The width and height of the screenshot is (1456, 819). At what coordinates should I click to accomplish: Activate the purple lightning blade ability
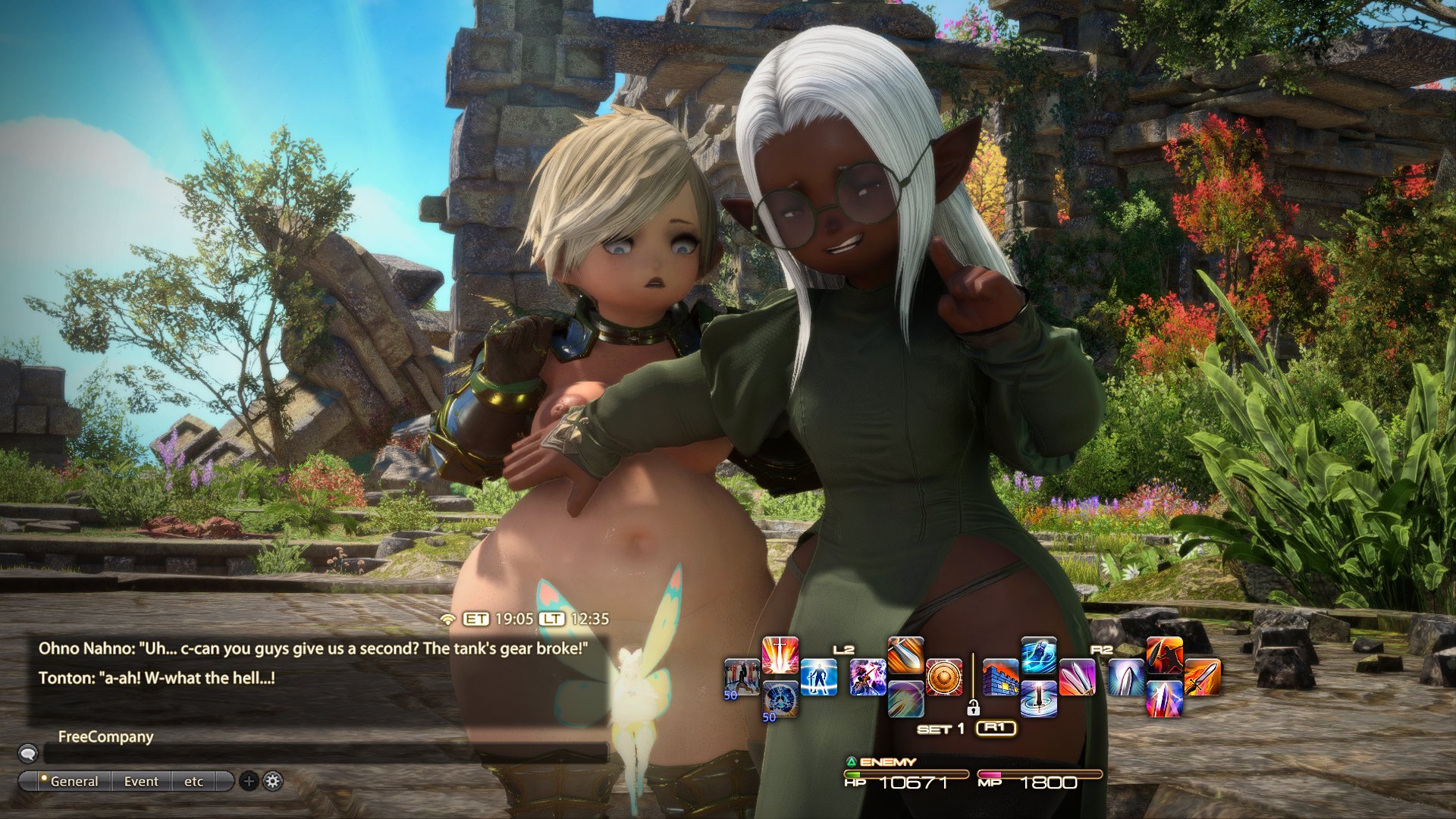[x=1164, y=698]
